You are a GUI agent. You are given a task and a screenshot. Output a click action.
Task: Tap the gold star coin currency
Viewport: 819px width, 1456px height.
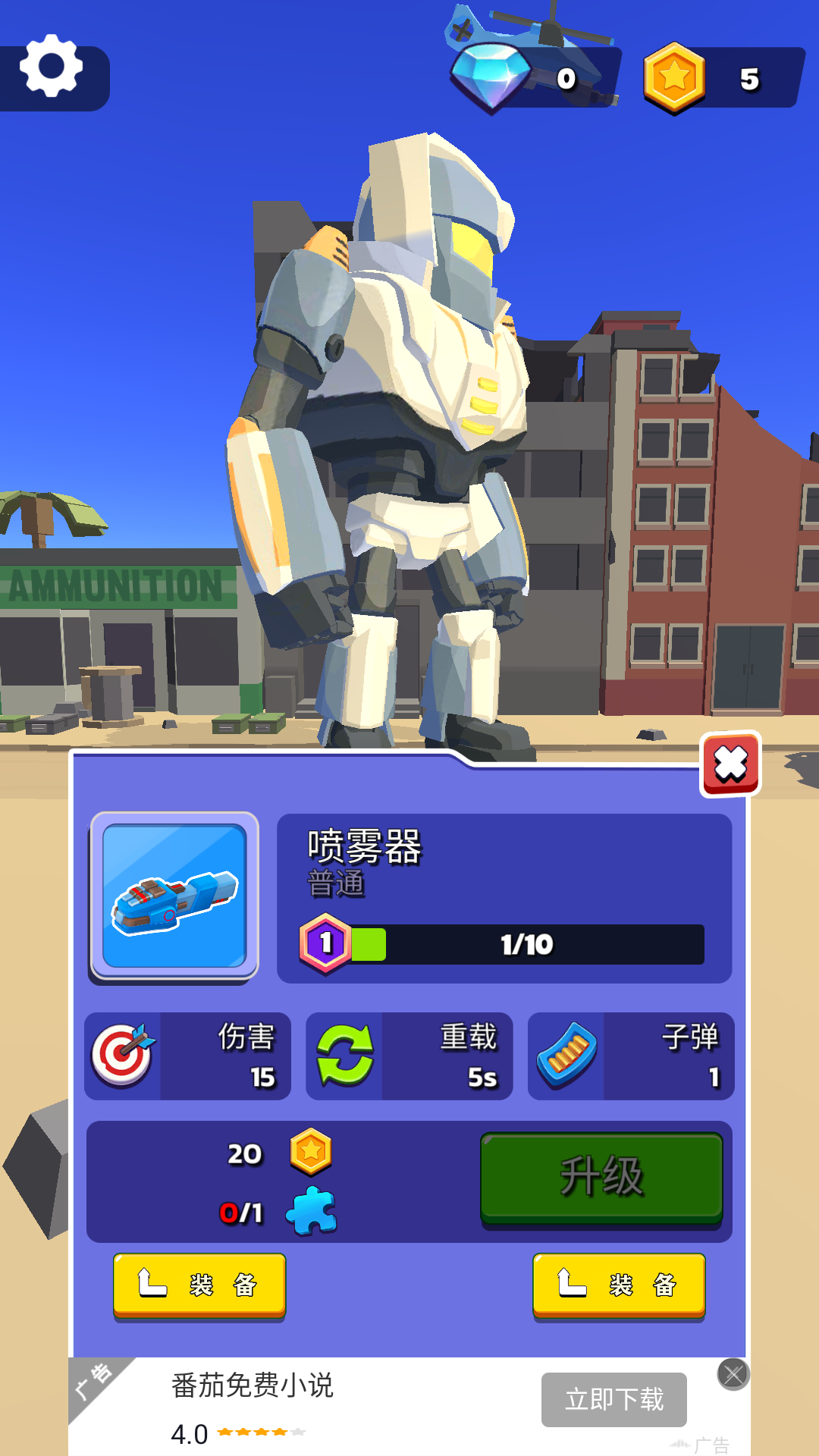pyautogui.click(x=674, y=78)
